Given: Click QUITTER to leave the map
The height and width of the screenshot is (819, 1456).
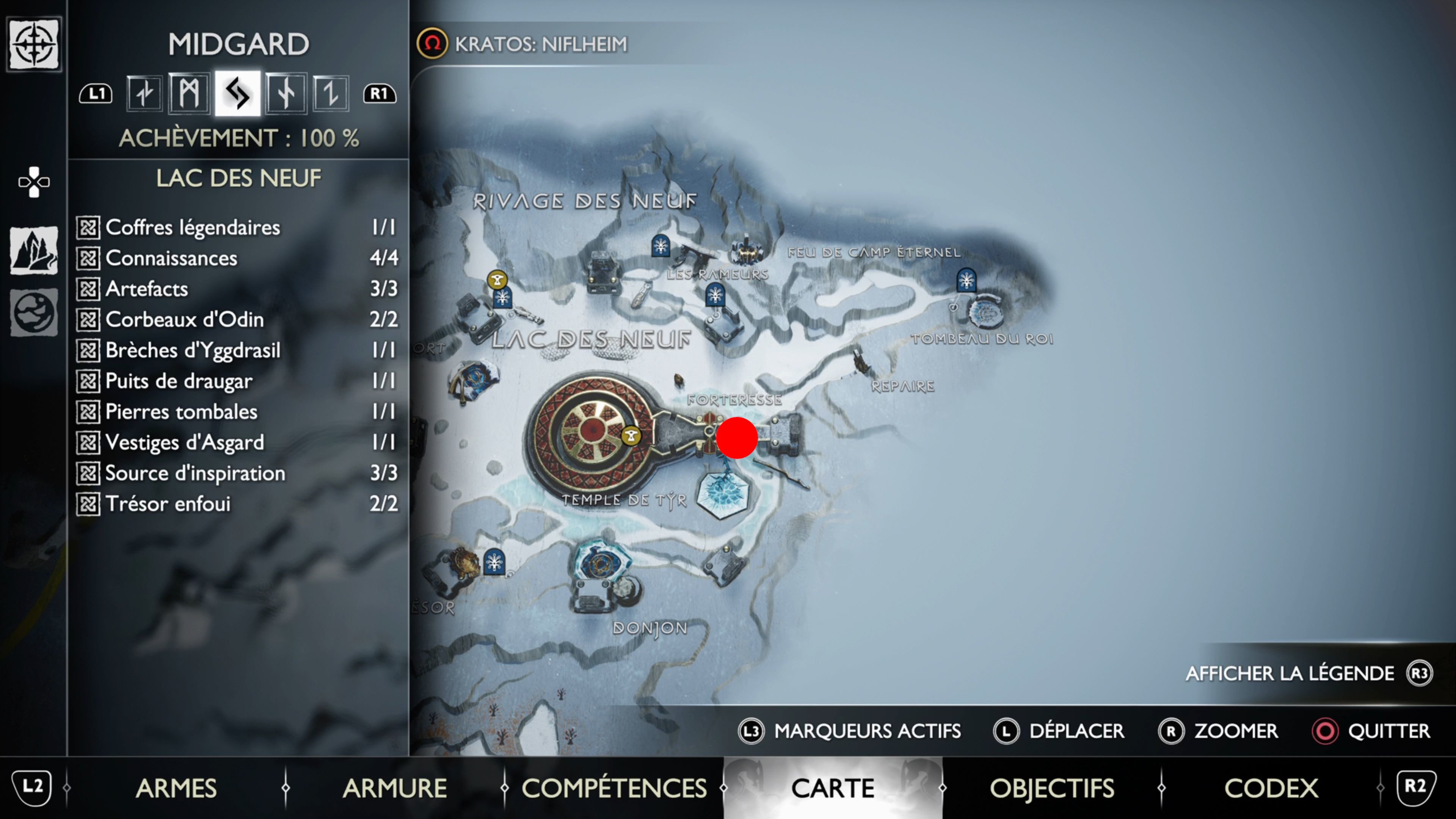Looking at the screenshot, I should (1389, 731).
